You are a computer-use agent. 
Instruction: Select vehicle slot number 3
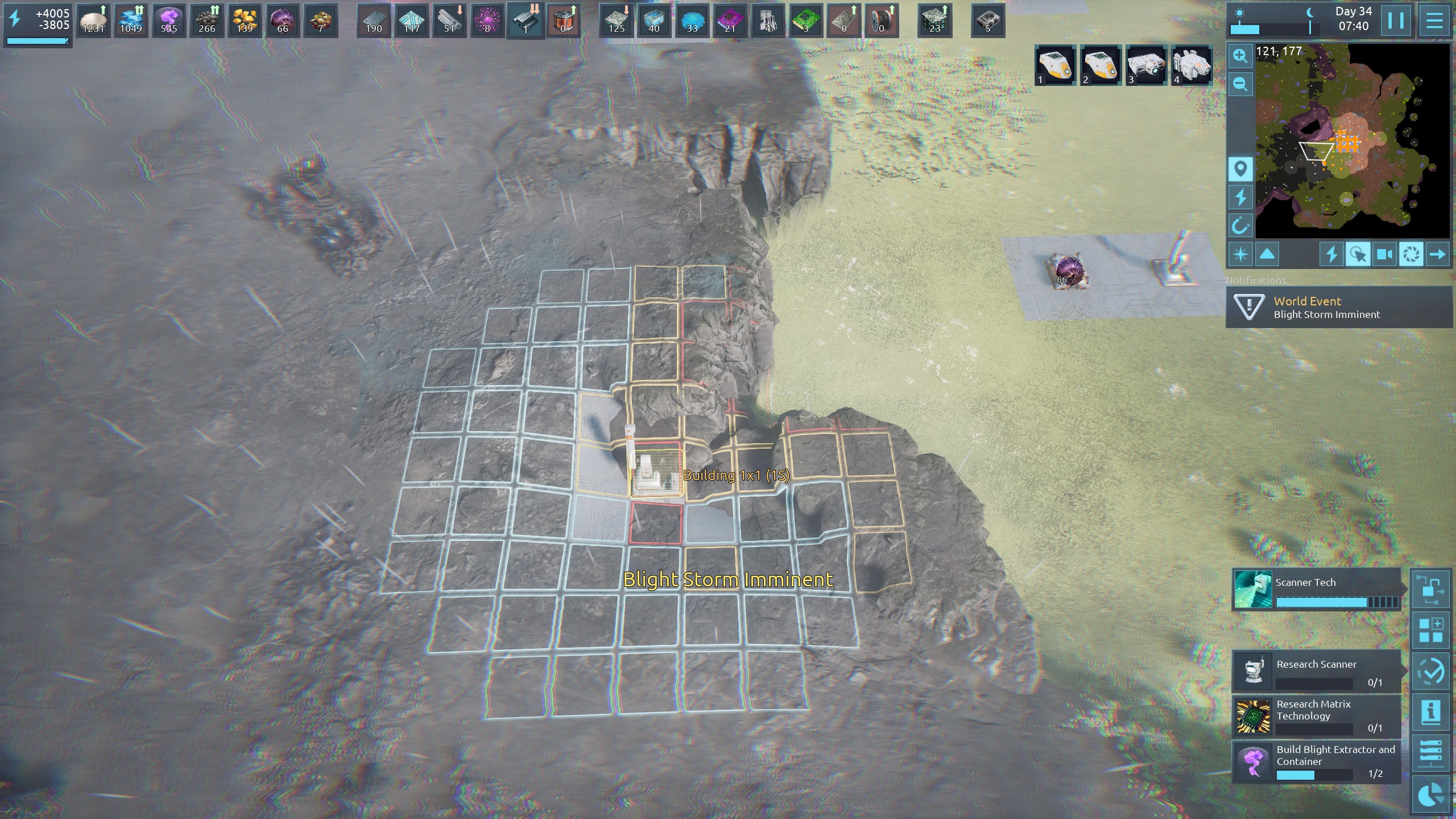1145,65
